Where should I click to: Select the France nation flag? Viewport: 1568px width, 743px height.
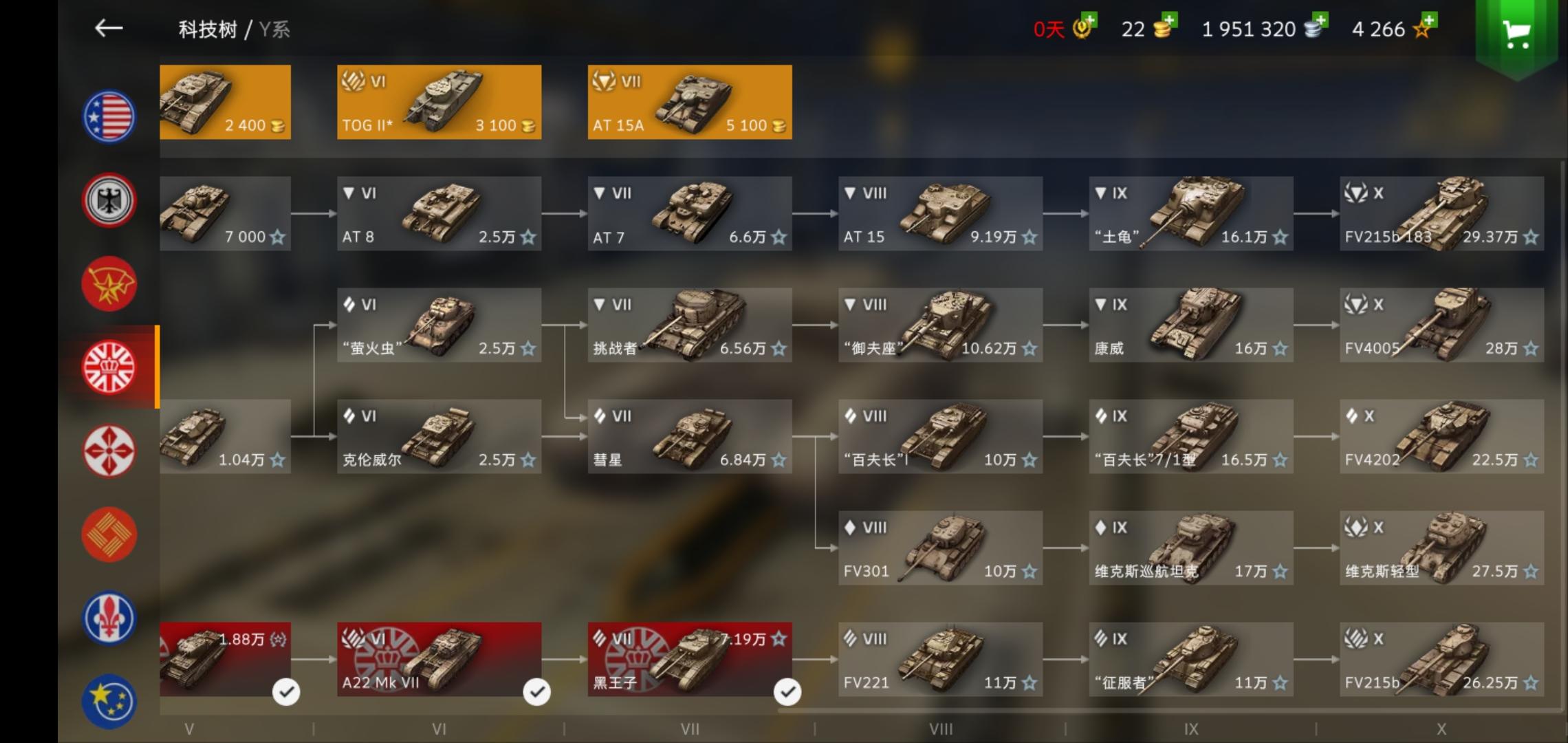[x=109, y=617]
